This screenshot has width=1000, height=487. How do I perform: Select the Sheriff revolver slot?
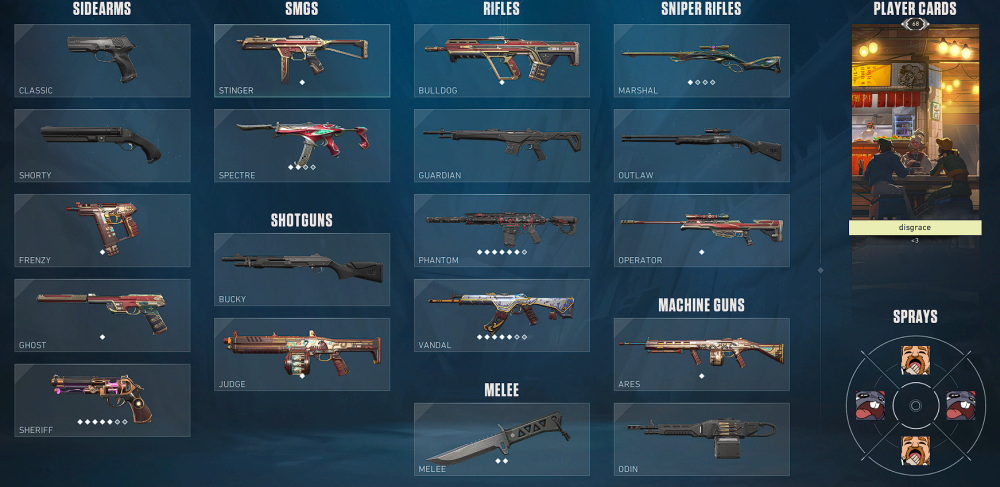click(x=102, y=400)
